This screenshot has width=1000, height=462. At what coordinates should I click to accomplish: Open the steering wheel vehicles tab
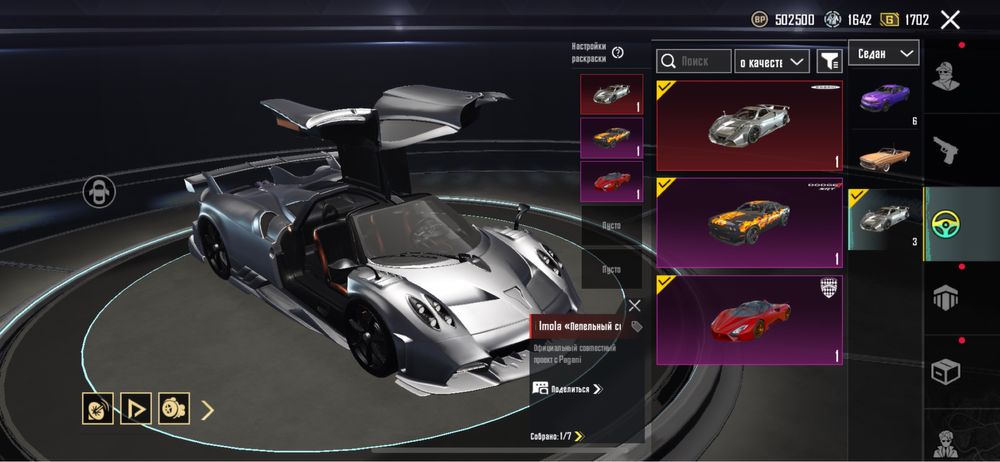946,222
